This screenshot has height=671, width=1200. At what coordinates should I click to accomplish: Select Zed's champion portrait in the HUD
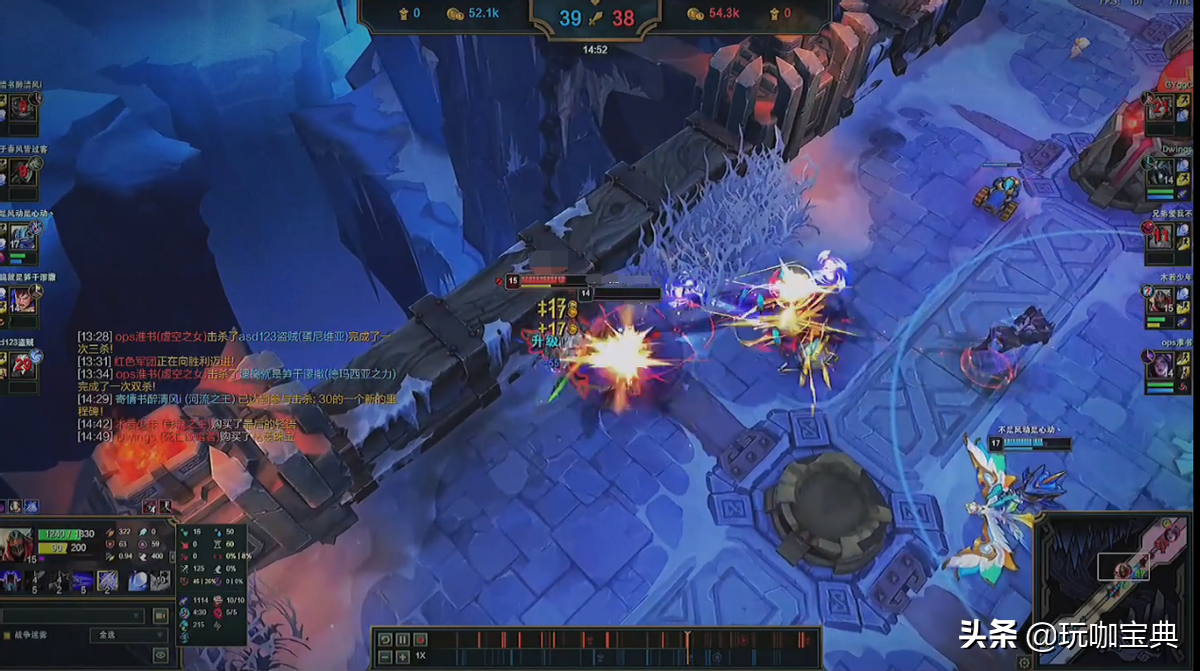(x=17, y=544)
